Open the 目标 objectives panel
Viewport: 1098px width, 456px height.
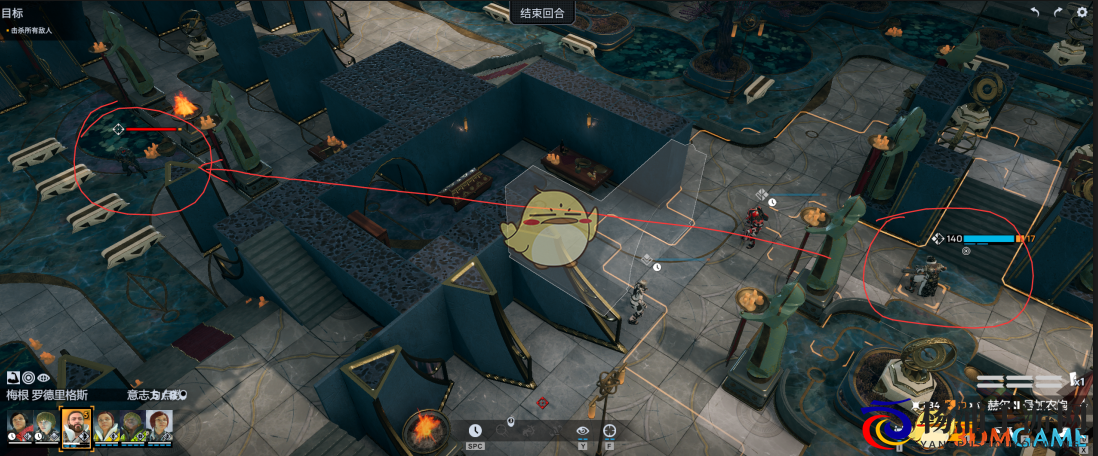(13, 13)
